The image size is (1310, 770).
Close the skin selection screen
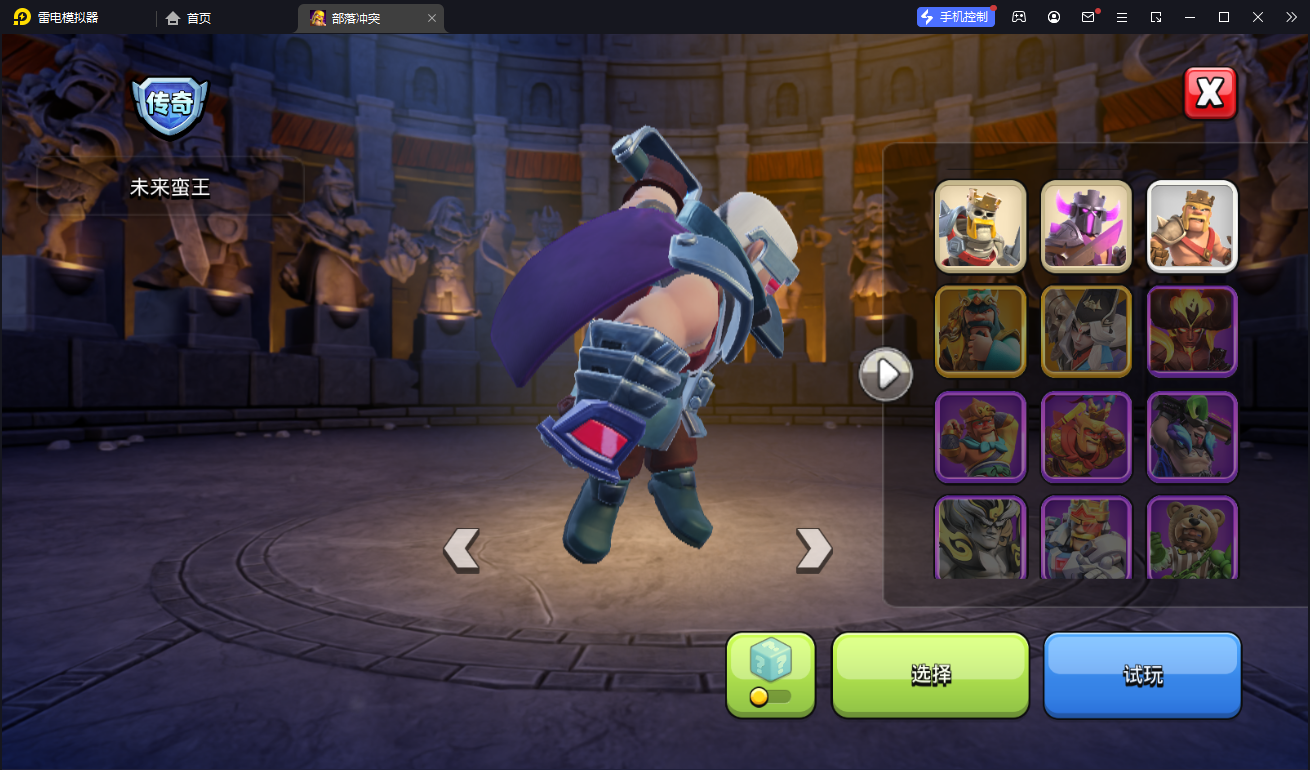point(1210,94)
